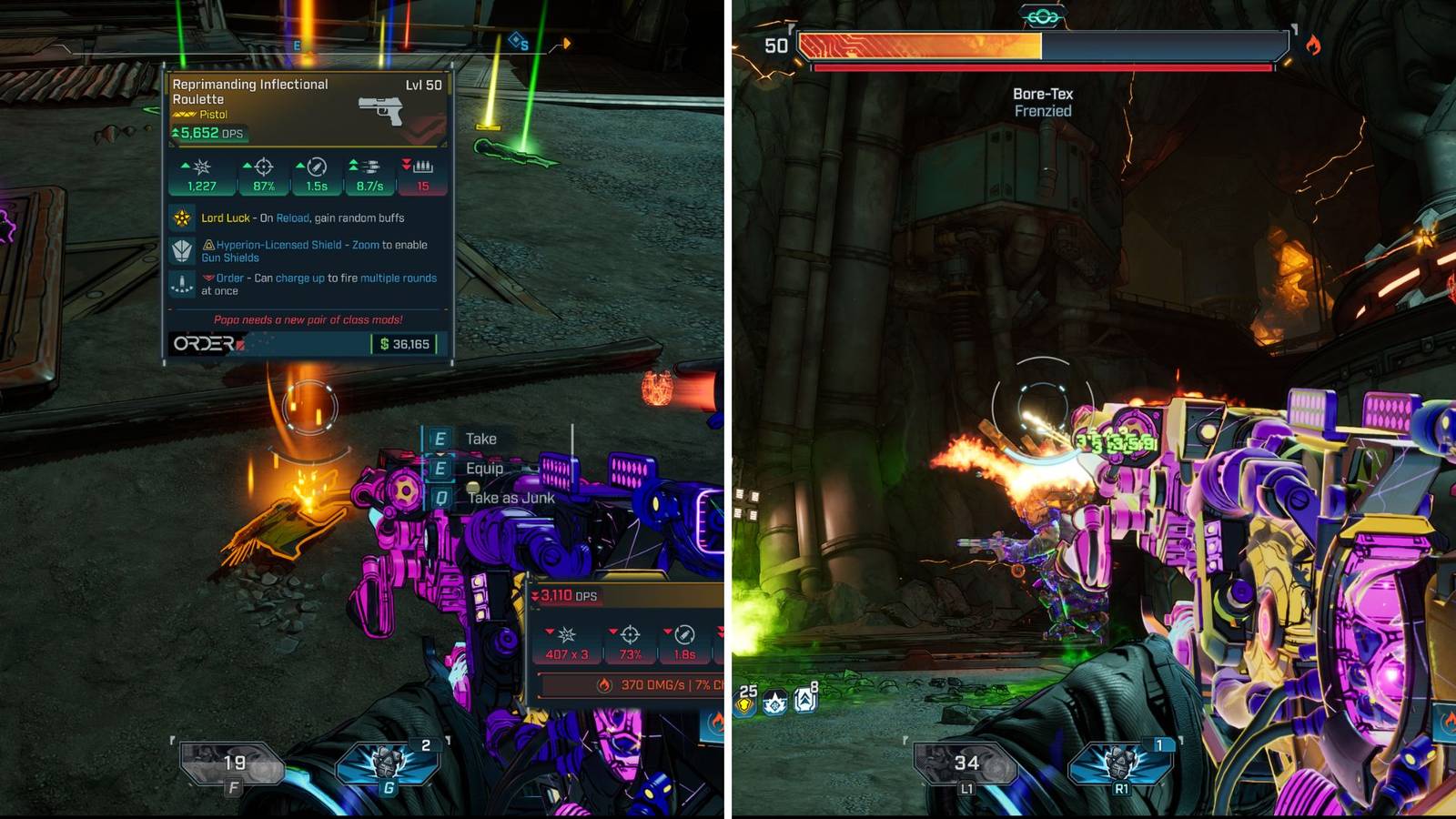The image size is (1456, 819).
Task: Choose Take as Junk option
Action: tap(511, 499)
